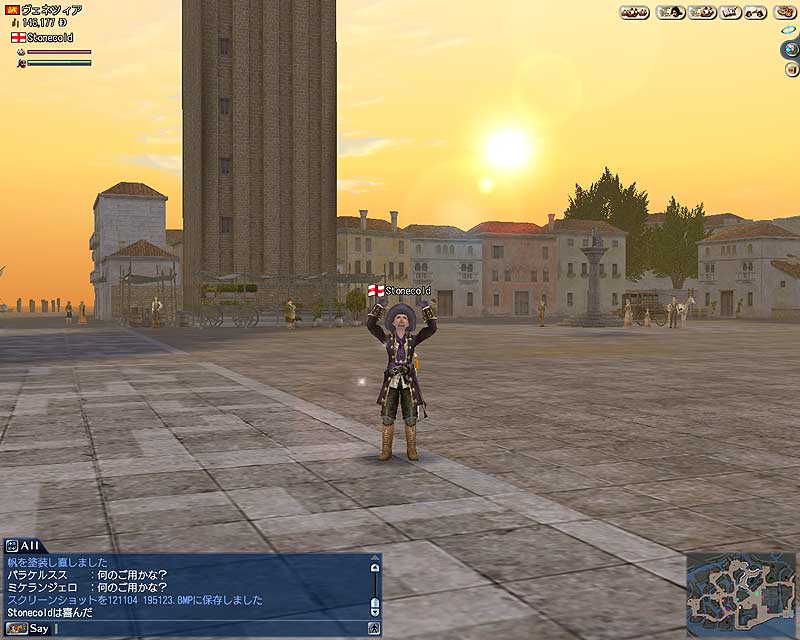Click the small figure button right of chat input
Screen dimensions: 800x640
pos(374,628)
